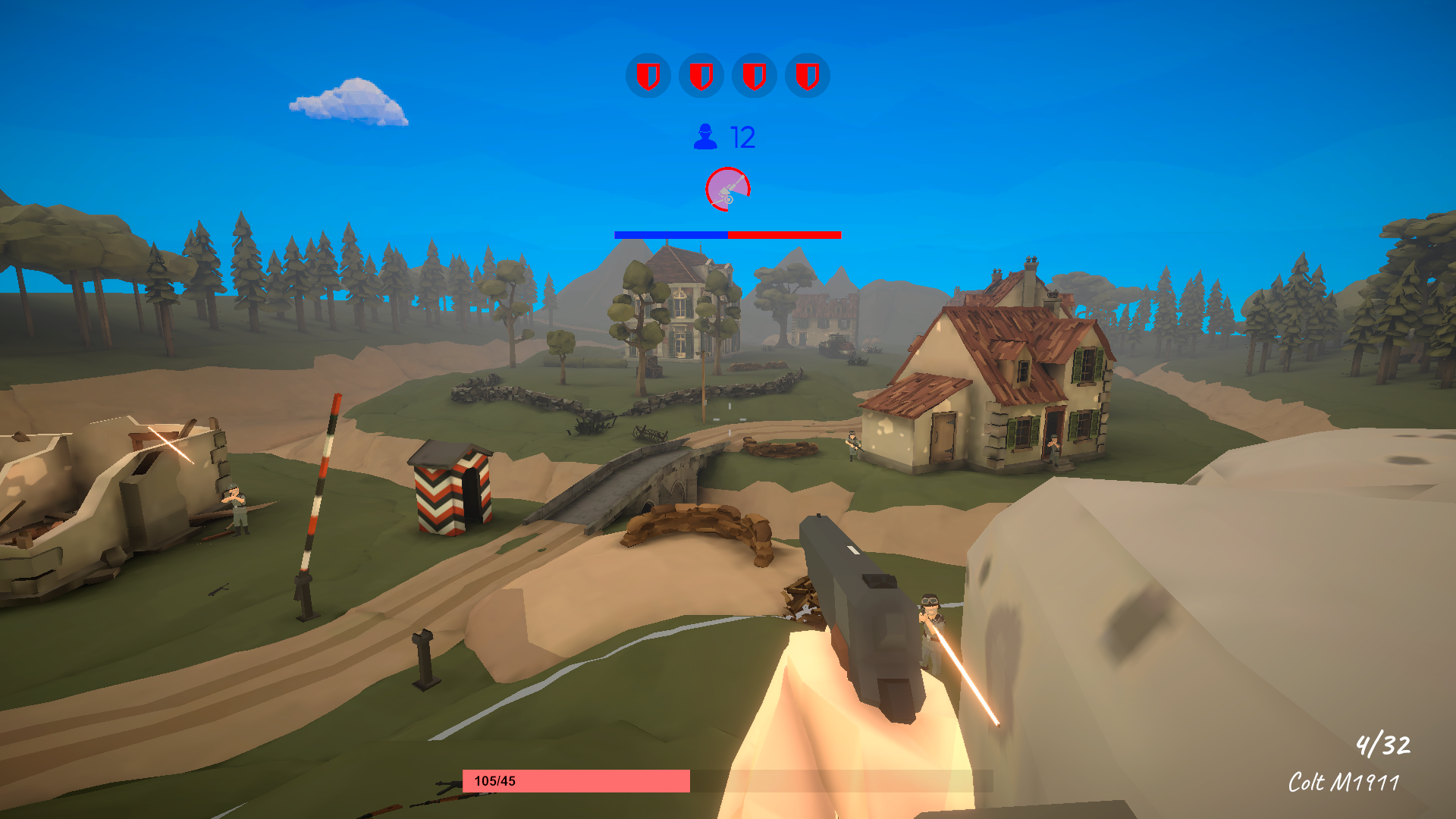Click the circular cooldown ring around the artillery icon
This screenshot has height=819, width=1456.
pos(728,168)
